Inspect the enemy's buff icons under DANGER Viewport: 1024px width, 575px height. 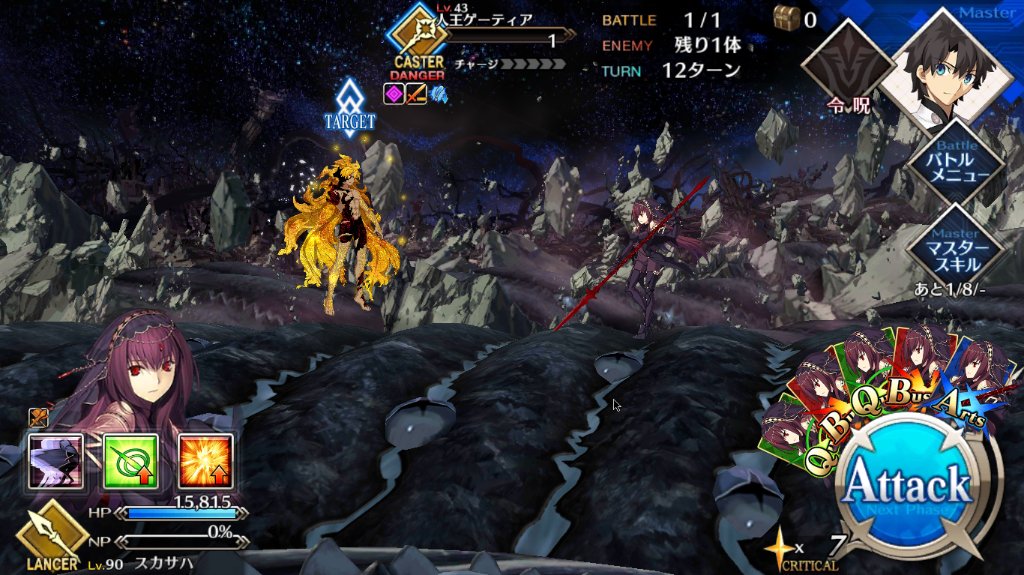point(415,94)
